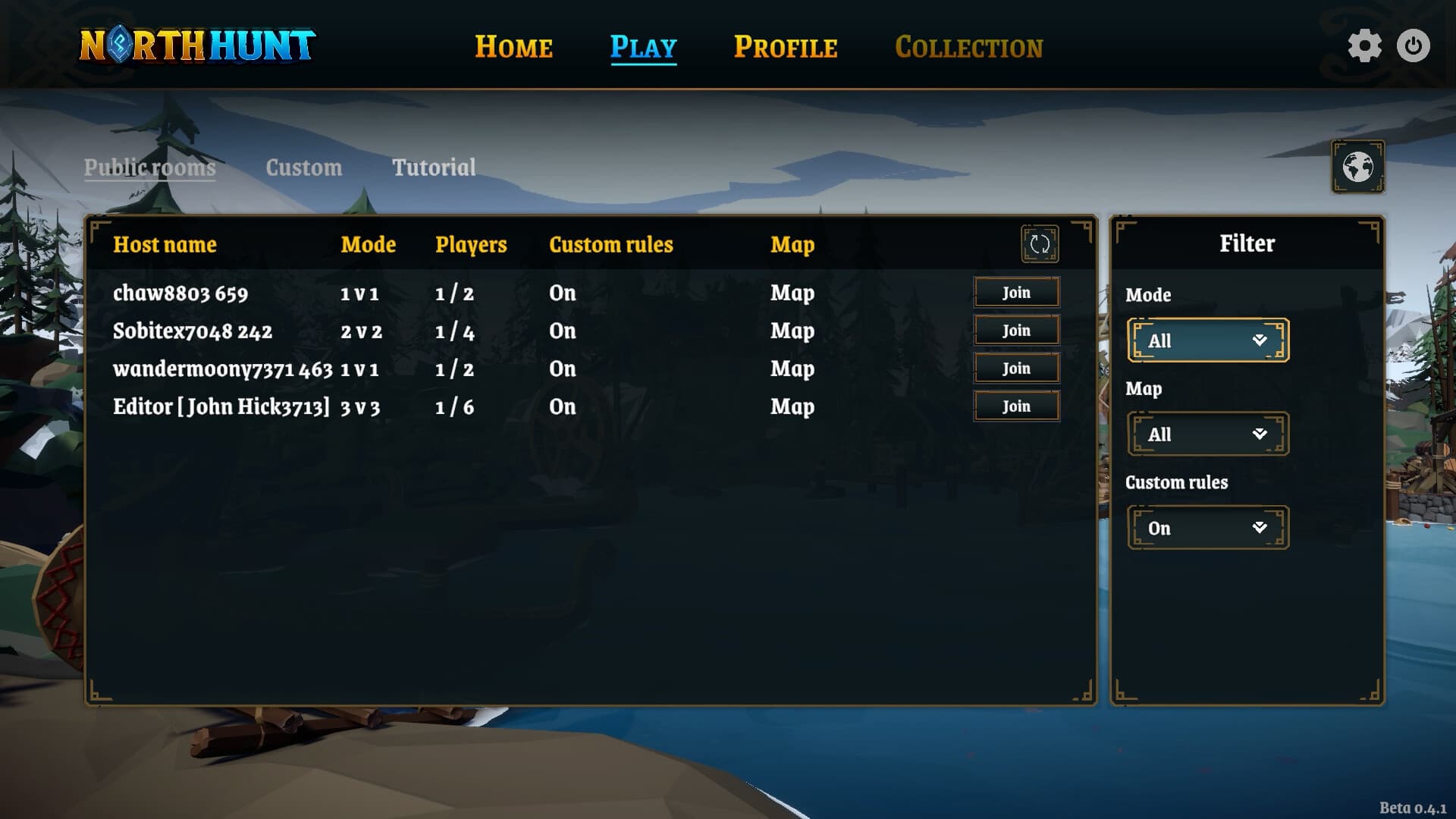Open the Mode filter dropdown

pyautogui.click(x=1207, y=340)
